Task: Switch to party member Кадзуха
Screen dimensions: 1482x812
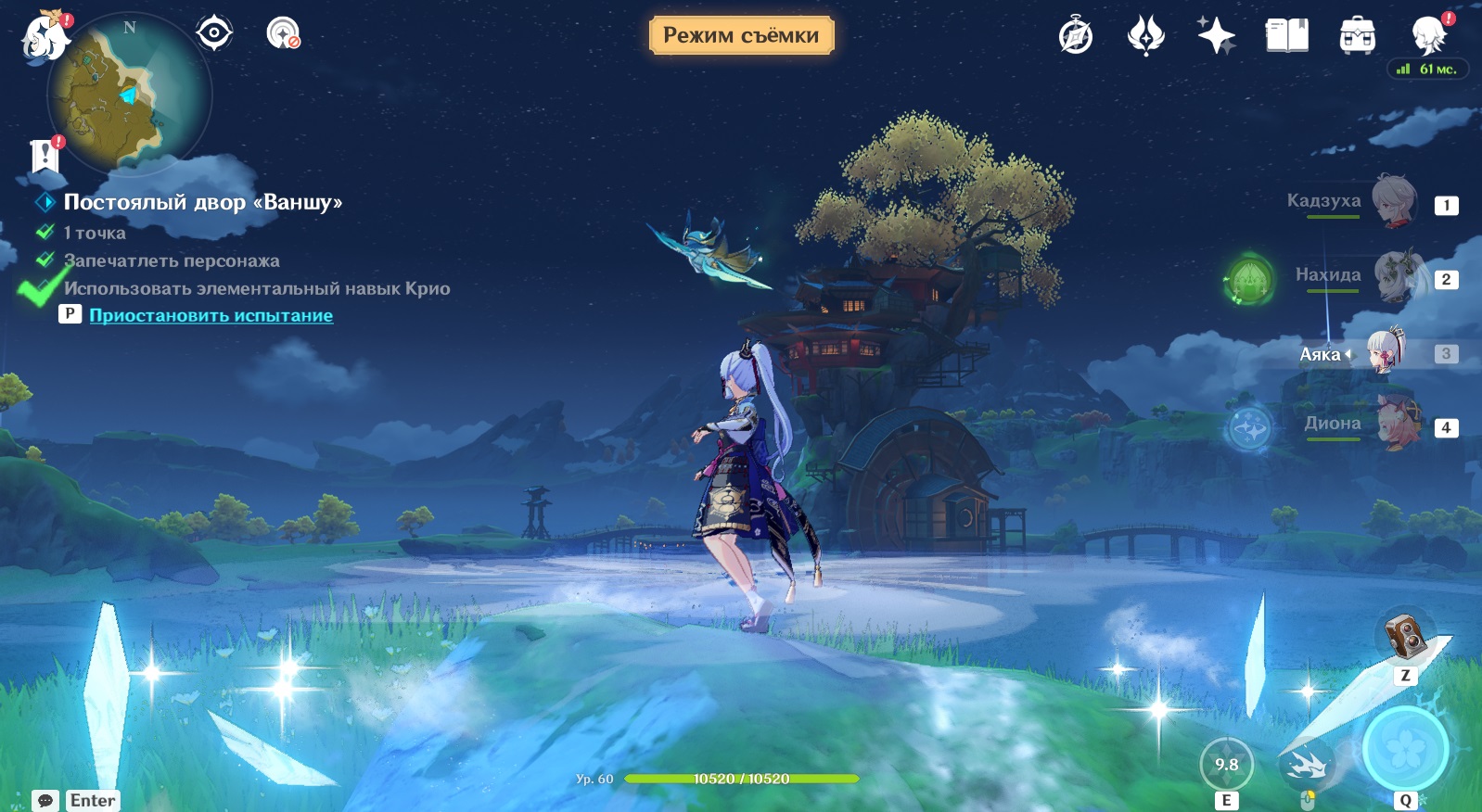Action: coord(1394,201)
